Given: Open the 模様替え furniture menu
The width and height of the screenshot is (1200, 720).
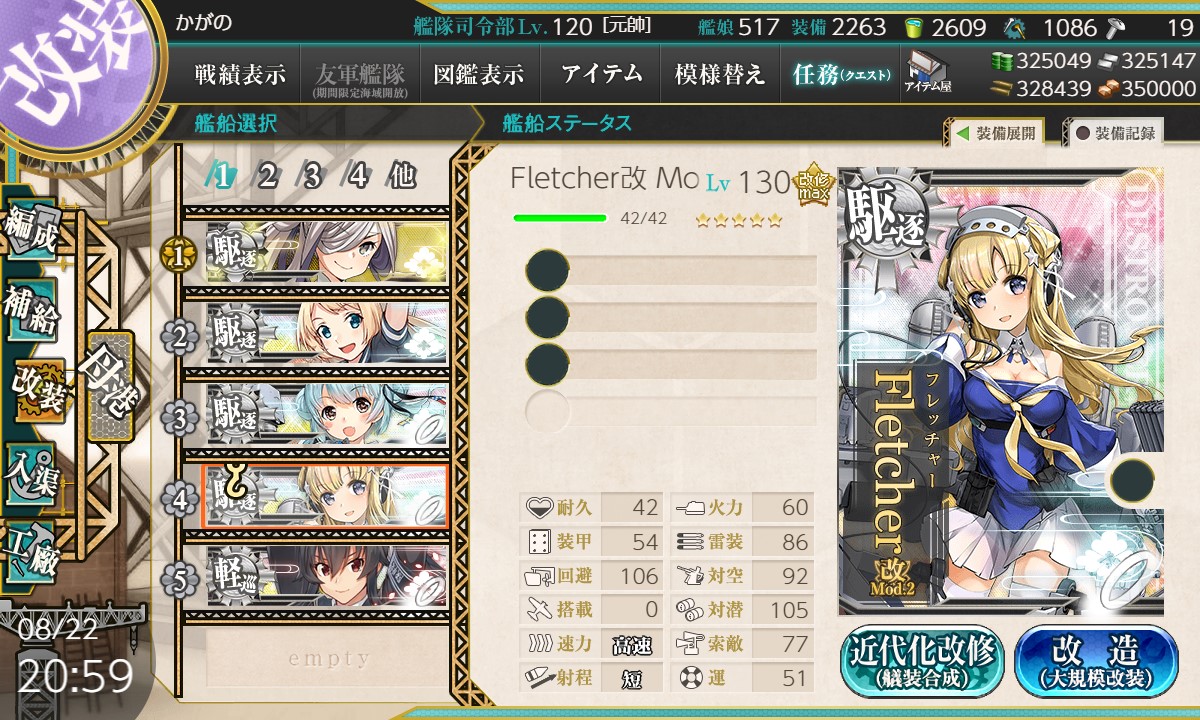Looking at the screenshot, I should pos(720,74).
